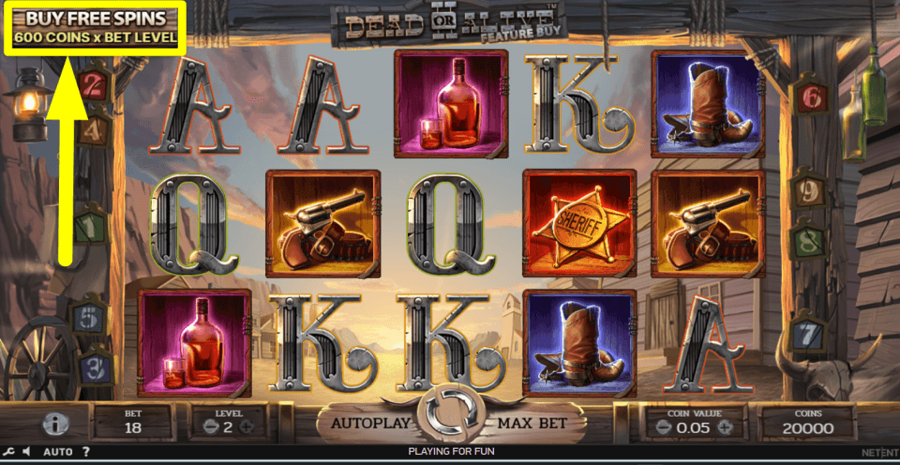Image resolution: width=900 pixels, height=465 pixels.
Task: Click the AUTO text in the bottom bar
Action: click(x=57, y=452)
